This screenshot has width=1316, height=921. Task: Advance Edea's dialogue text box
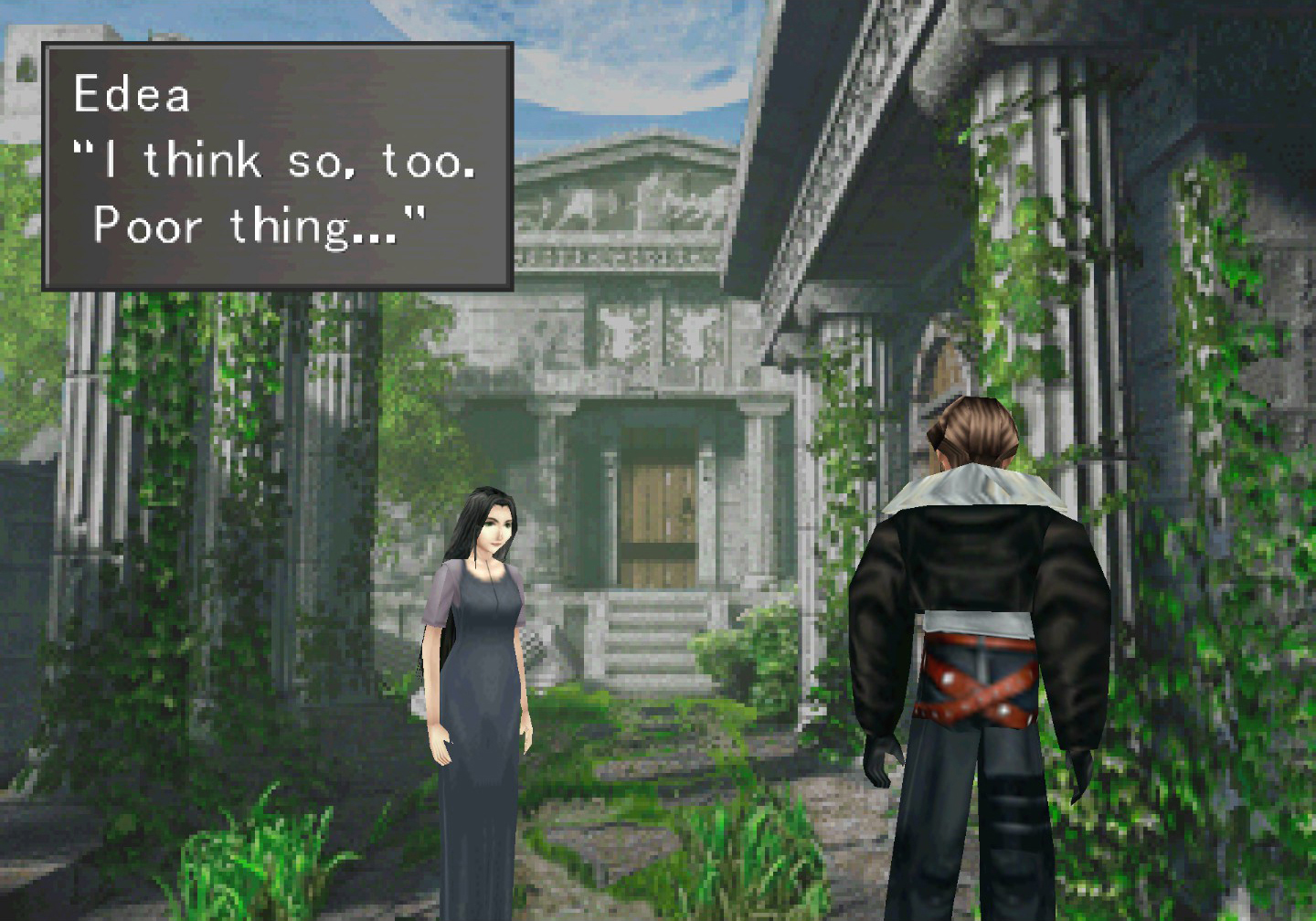(277, 166)
